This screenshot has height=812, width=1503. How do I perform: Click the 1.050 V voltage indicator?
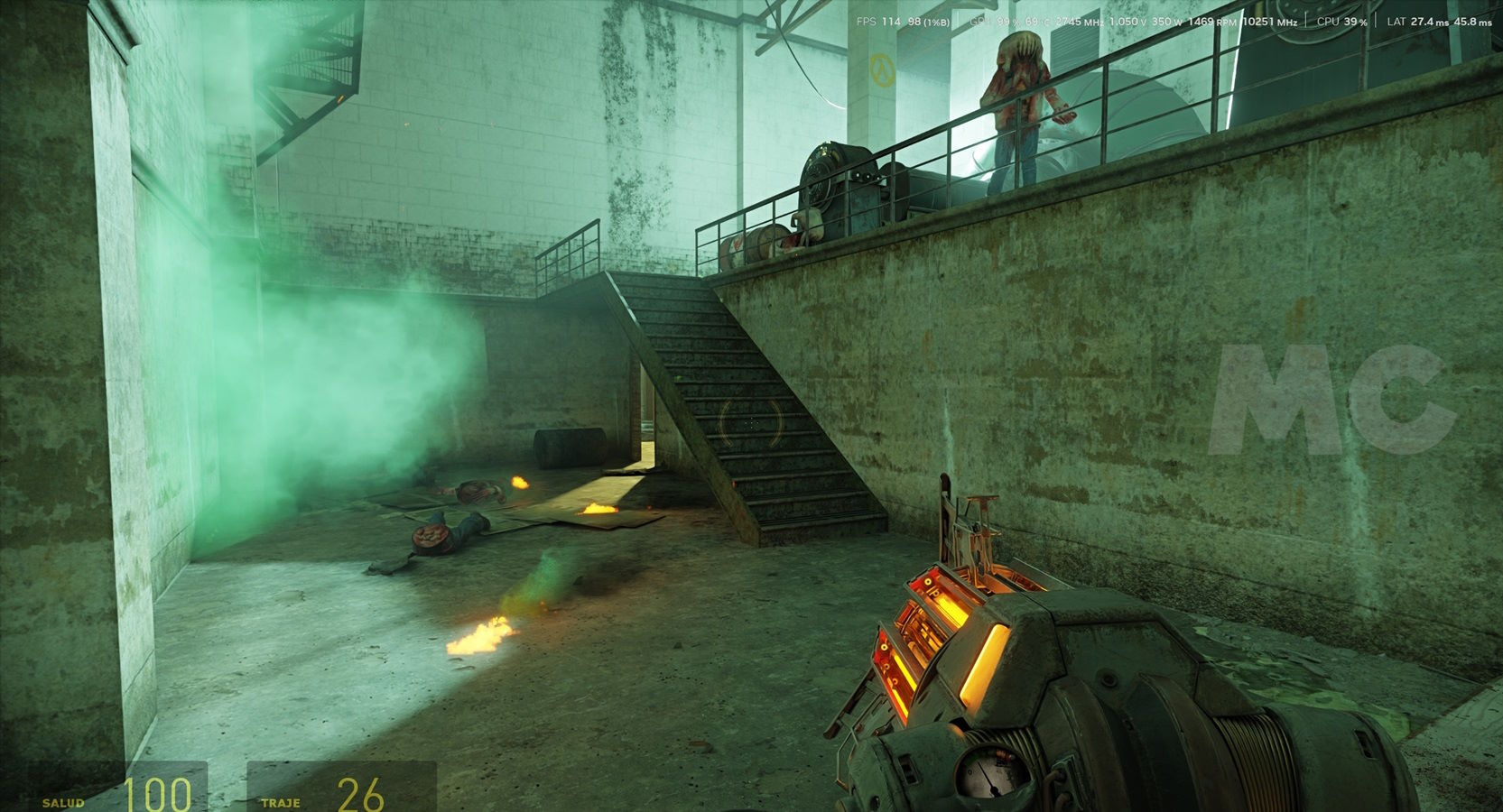(x=1127, y=20)
